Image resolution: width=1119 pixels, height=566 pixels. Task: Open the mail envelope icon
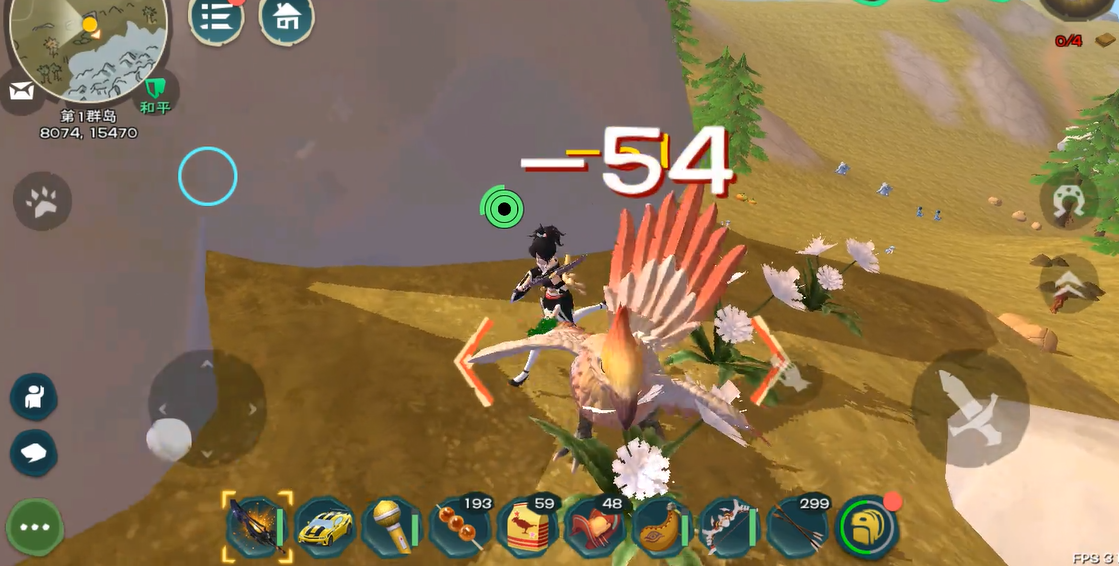21,92
